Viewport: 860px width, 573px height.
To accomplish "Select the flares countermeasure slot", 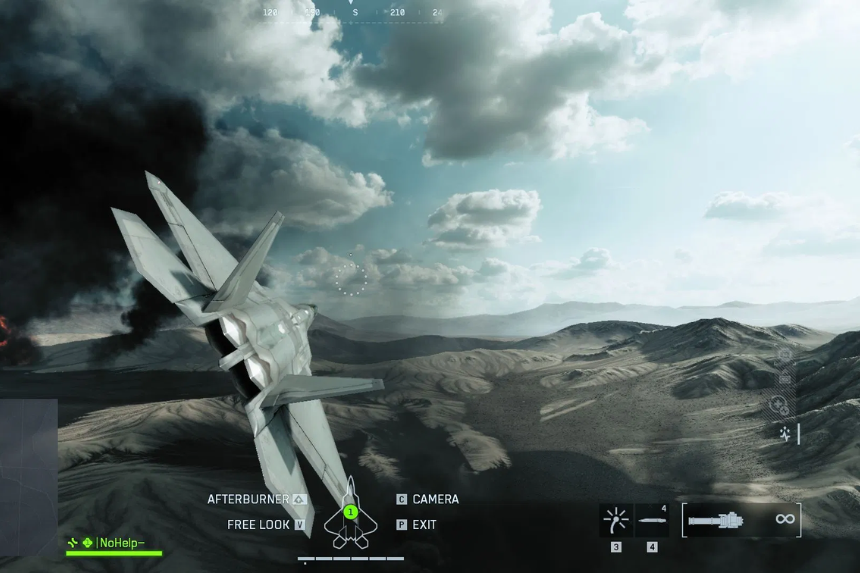I will tap(616, 520).
